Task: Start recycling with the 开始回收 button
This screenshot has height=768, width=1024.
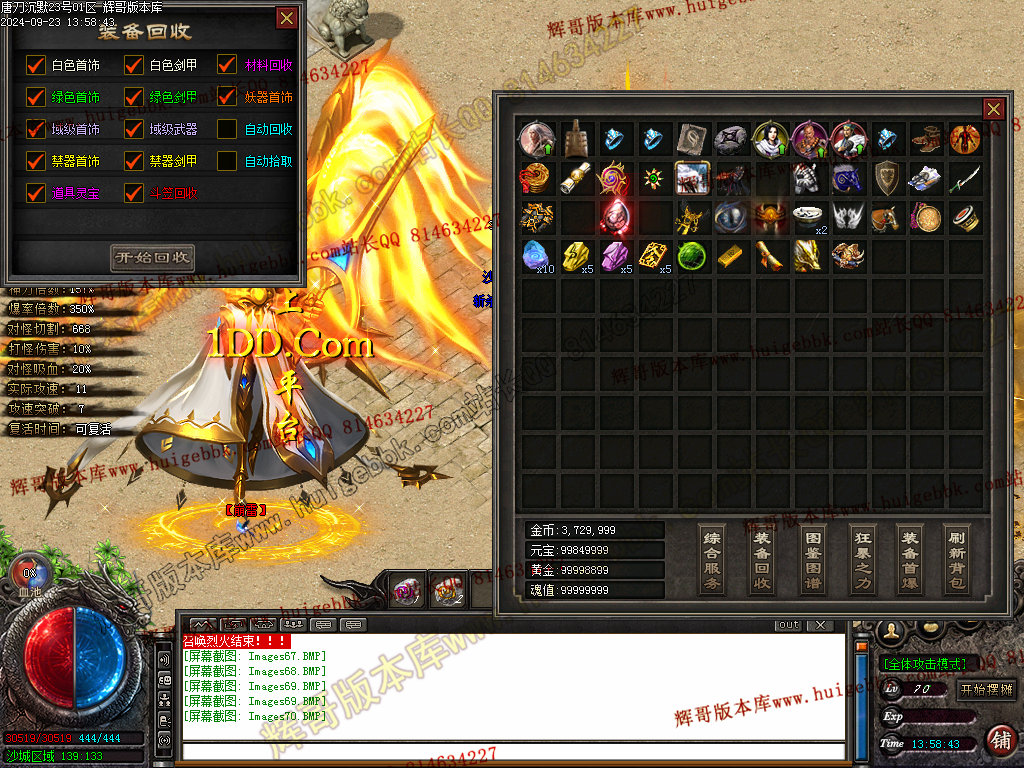Action: 152,257
